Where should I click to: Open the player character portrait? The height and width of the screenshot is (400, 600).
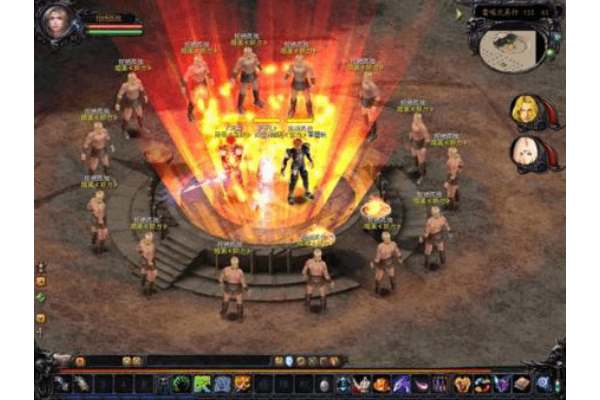[57, 23]
